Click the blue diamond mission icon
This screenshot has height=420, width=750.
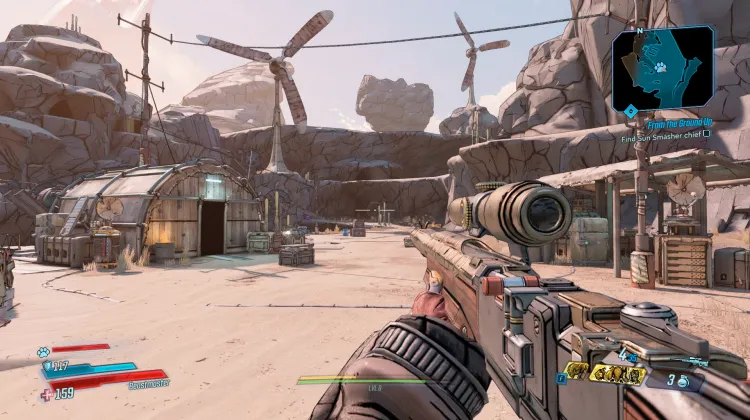[630, 110]
